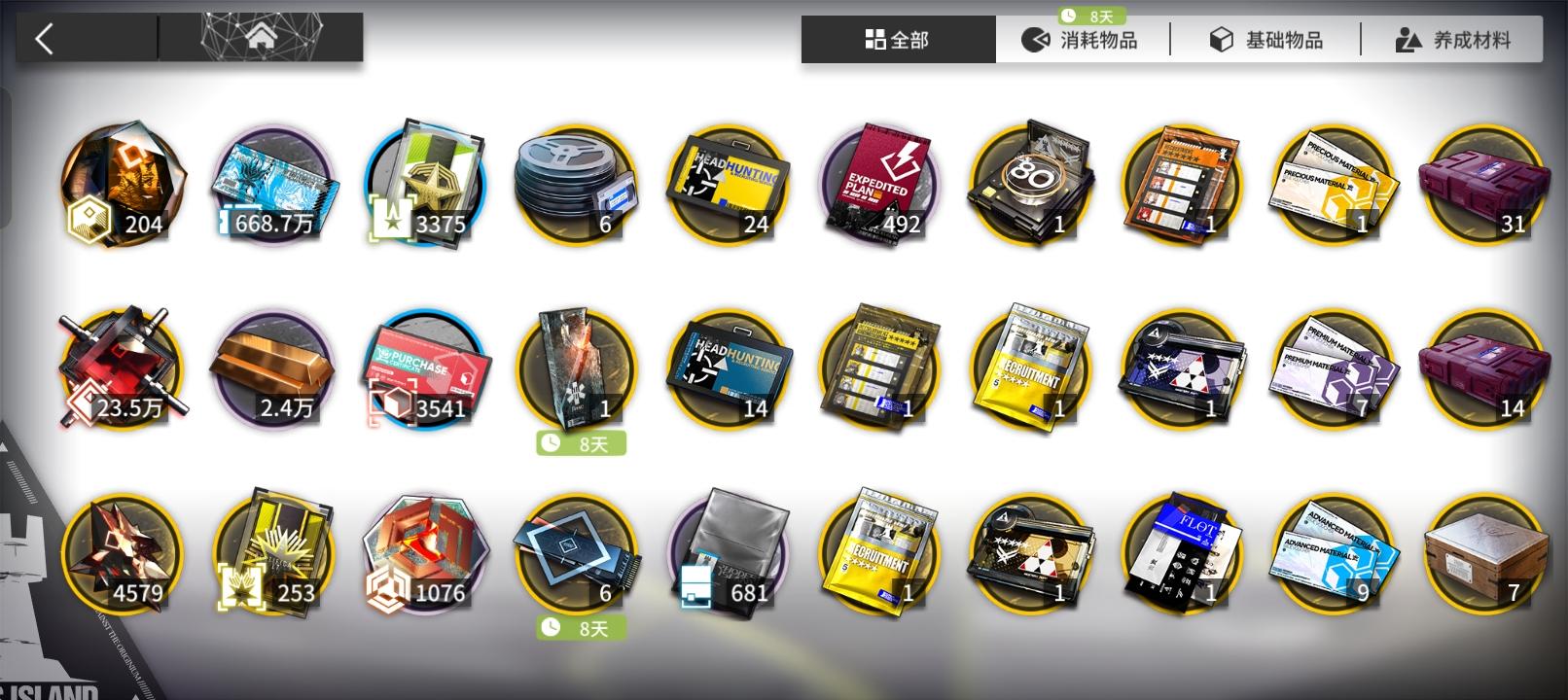Return home via the home icon button

tap(261, 37)
